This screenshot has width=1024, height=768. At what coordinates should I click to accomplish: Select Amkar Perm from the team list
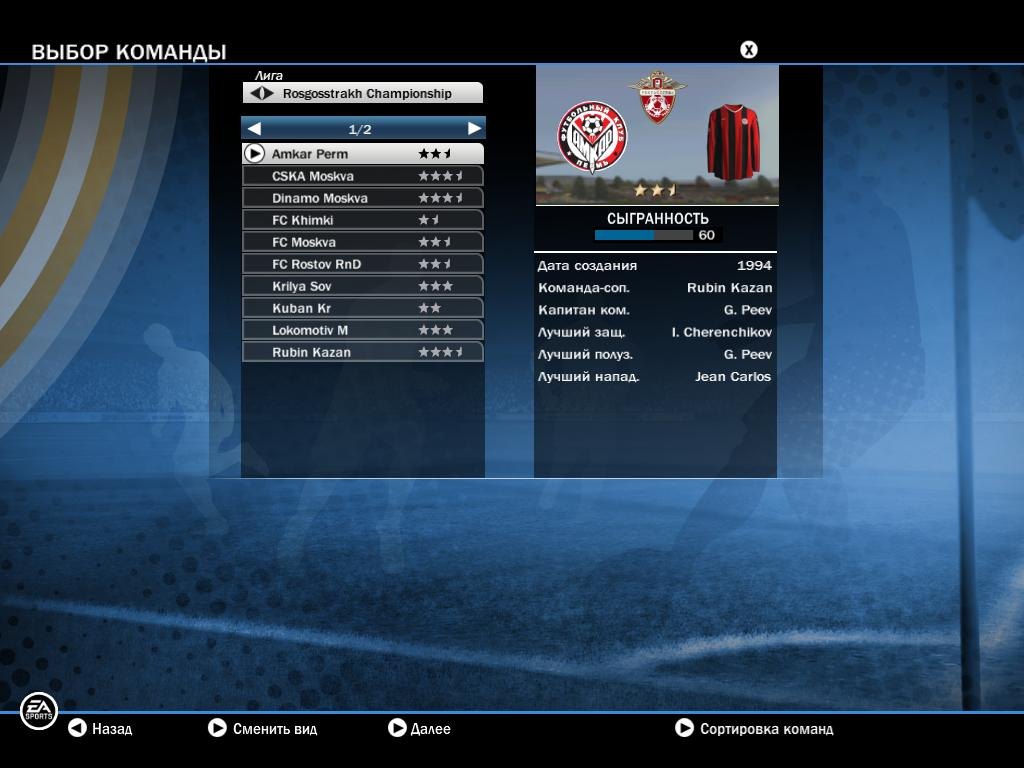click(362, 154)
